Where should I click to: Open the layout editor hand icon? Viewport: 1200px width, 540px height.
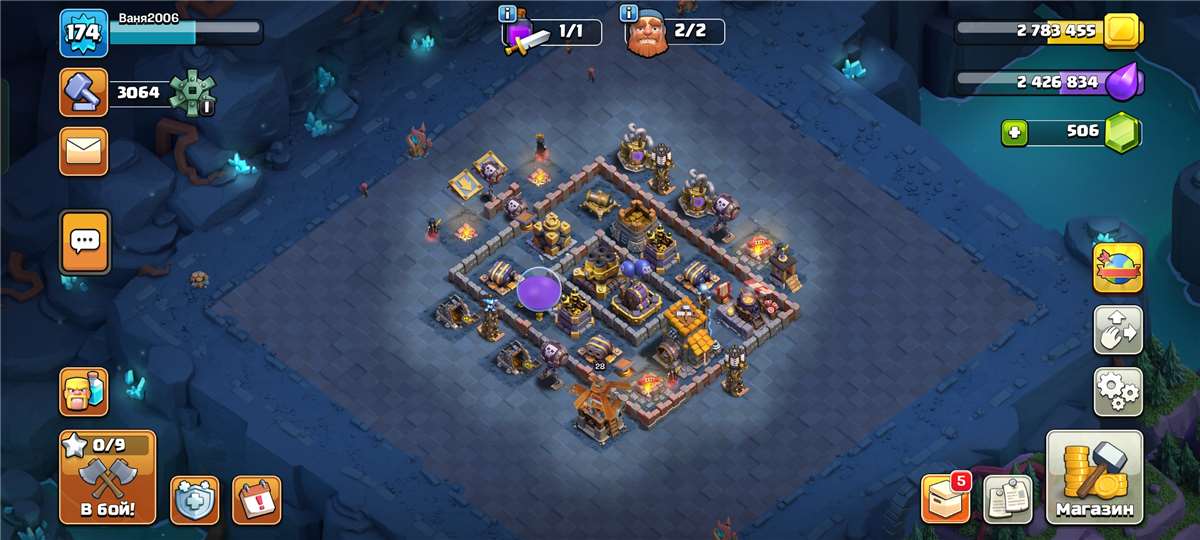click(x=1118, y=330)
